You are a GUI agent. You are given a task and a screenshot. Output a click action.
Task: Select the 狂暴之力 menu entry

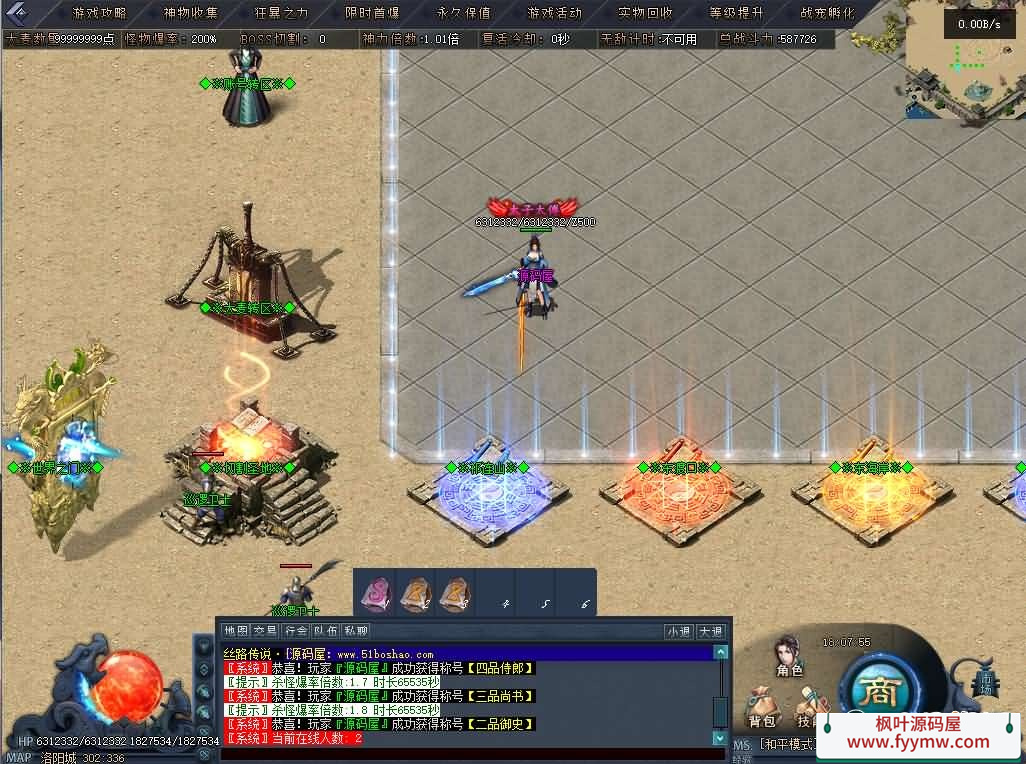click(281, 13)
